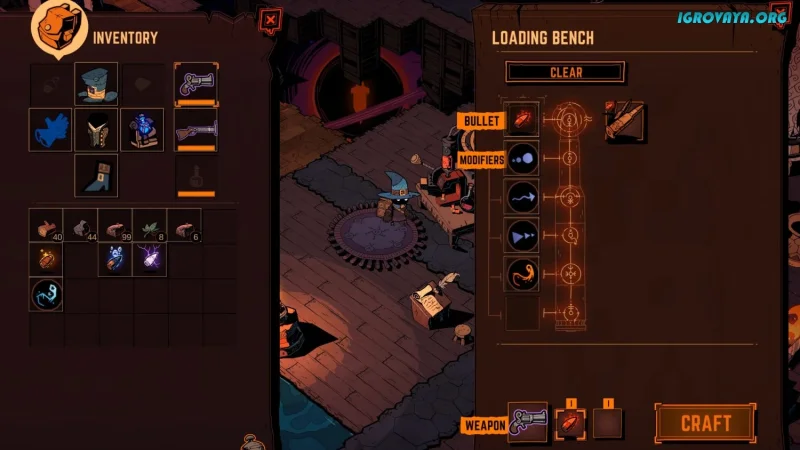The height and width of the screenshot is (450, 800).
Task: Select the blue gloves equipment slot
Action: pyautogui.click(x=50, y=130)
